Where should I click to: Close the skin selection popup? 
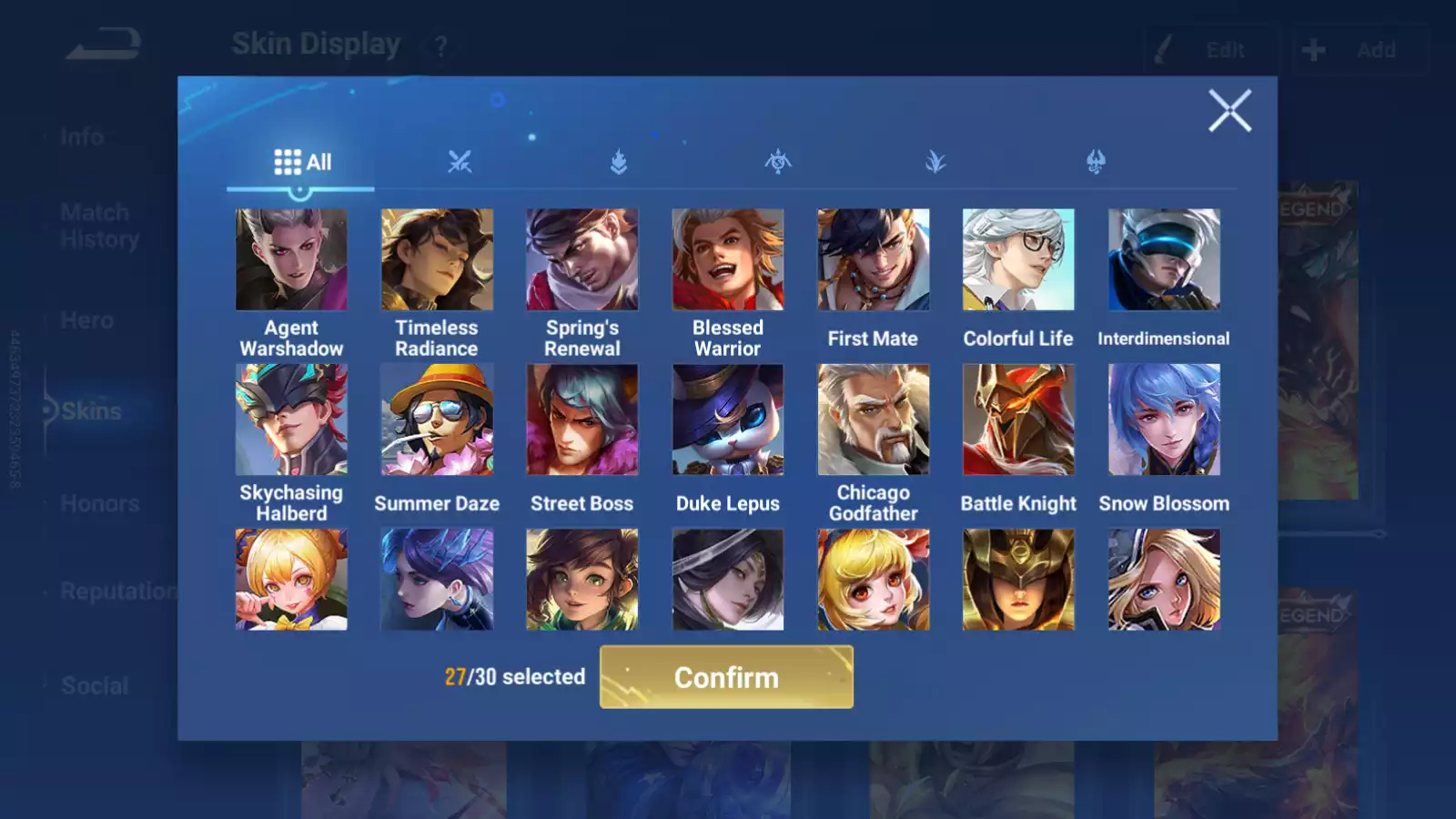(1229, 111)
